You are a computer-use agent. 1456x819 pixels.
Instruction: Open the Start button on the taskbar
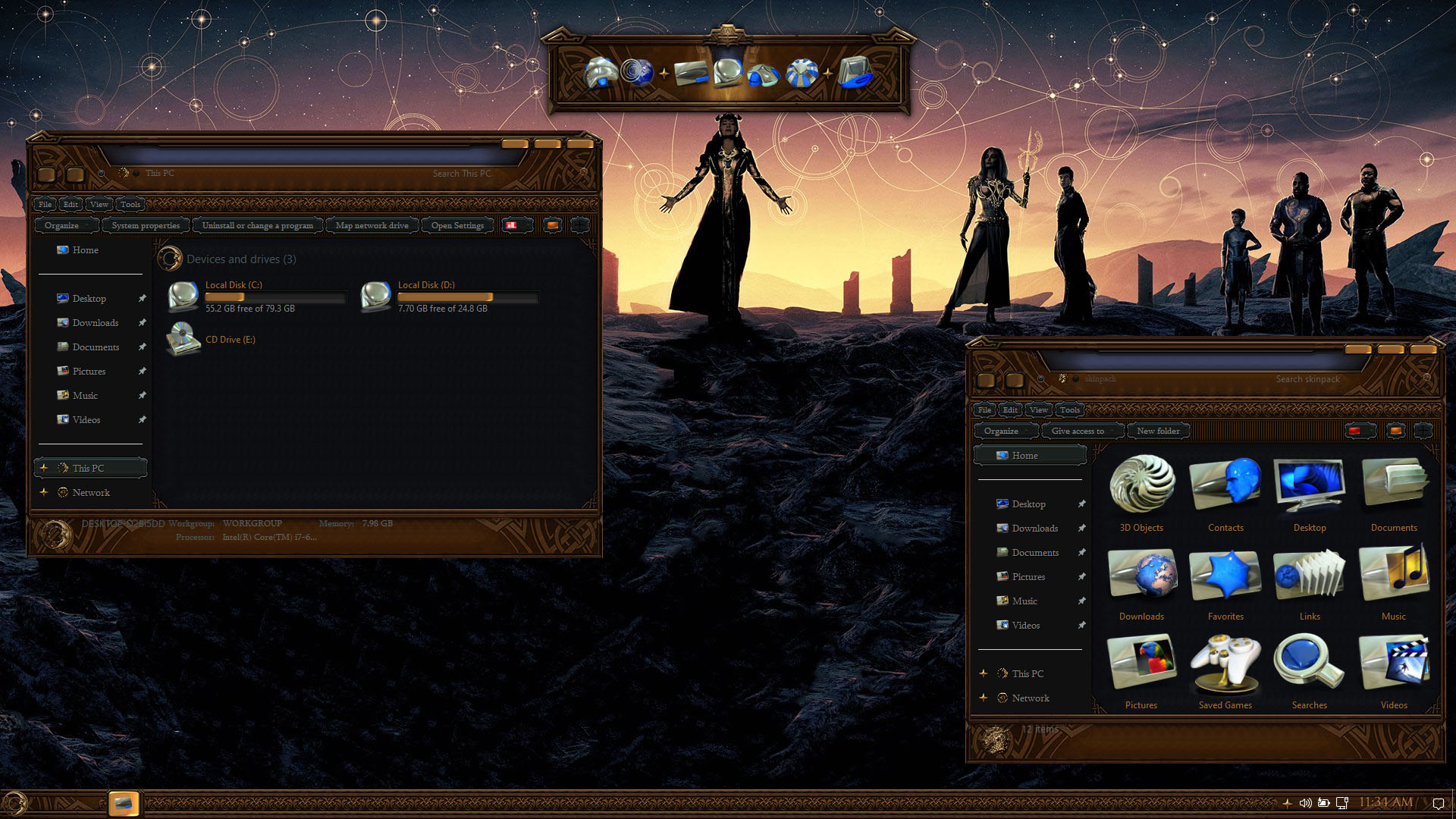click(x=15, y=803)
